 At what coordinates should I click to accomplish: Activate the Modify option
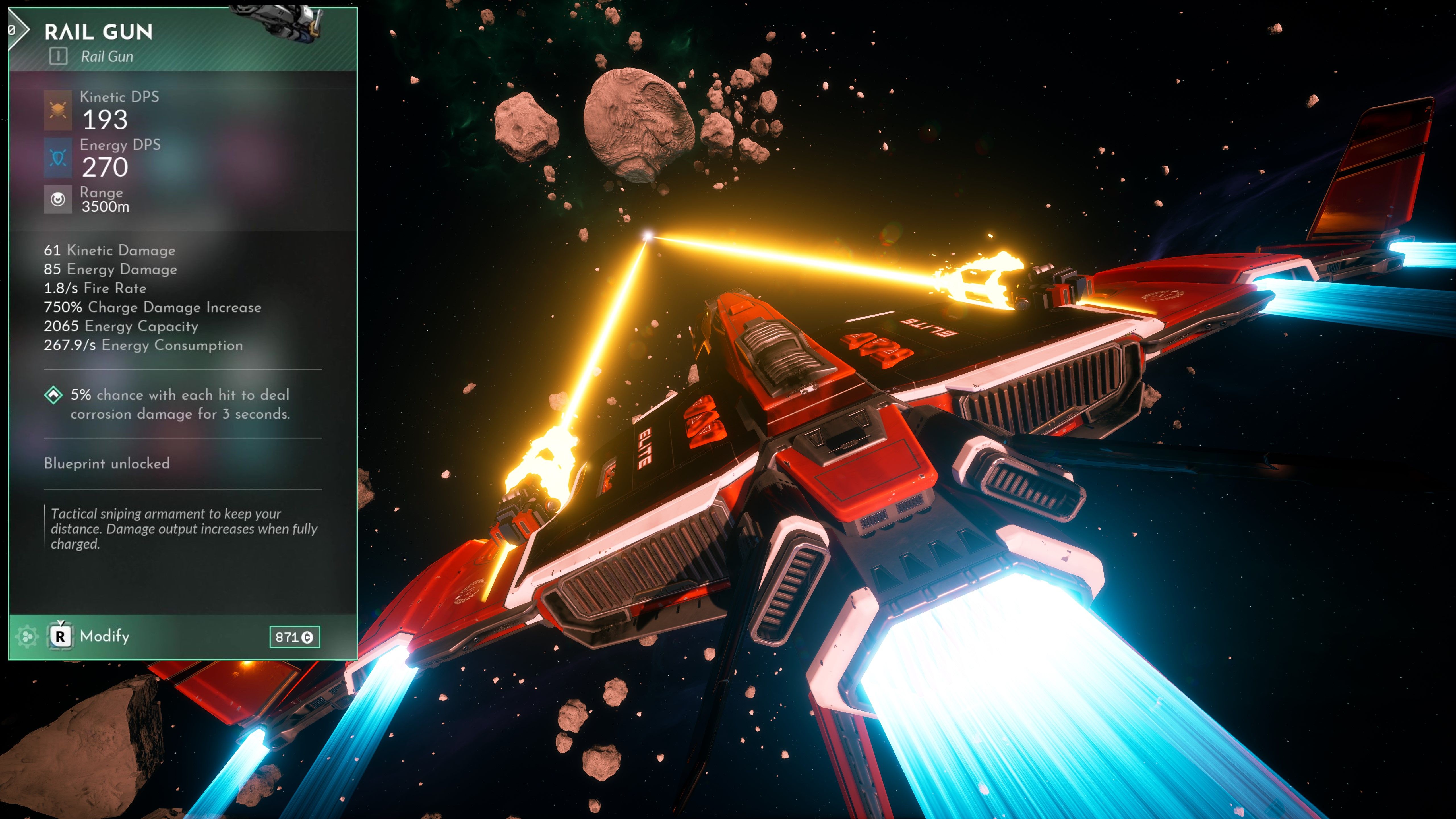pyautogui.click(x=105, y=636)
